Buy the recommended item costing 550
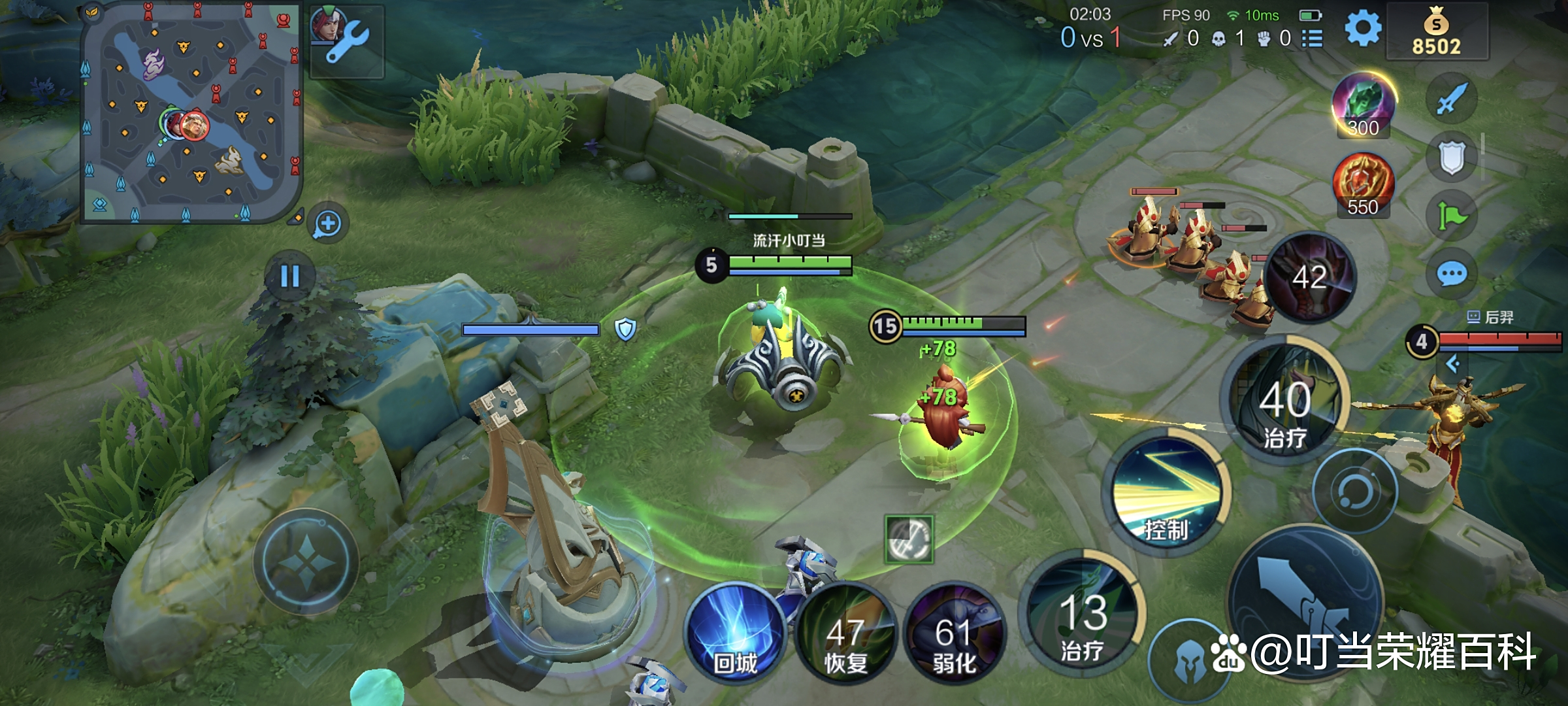Screen dimensions: 1568x706 [x=1364, y=184]
